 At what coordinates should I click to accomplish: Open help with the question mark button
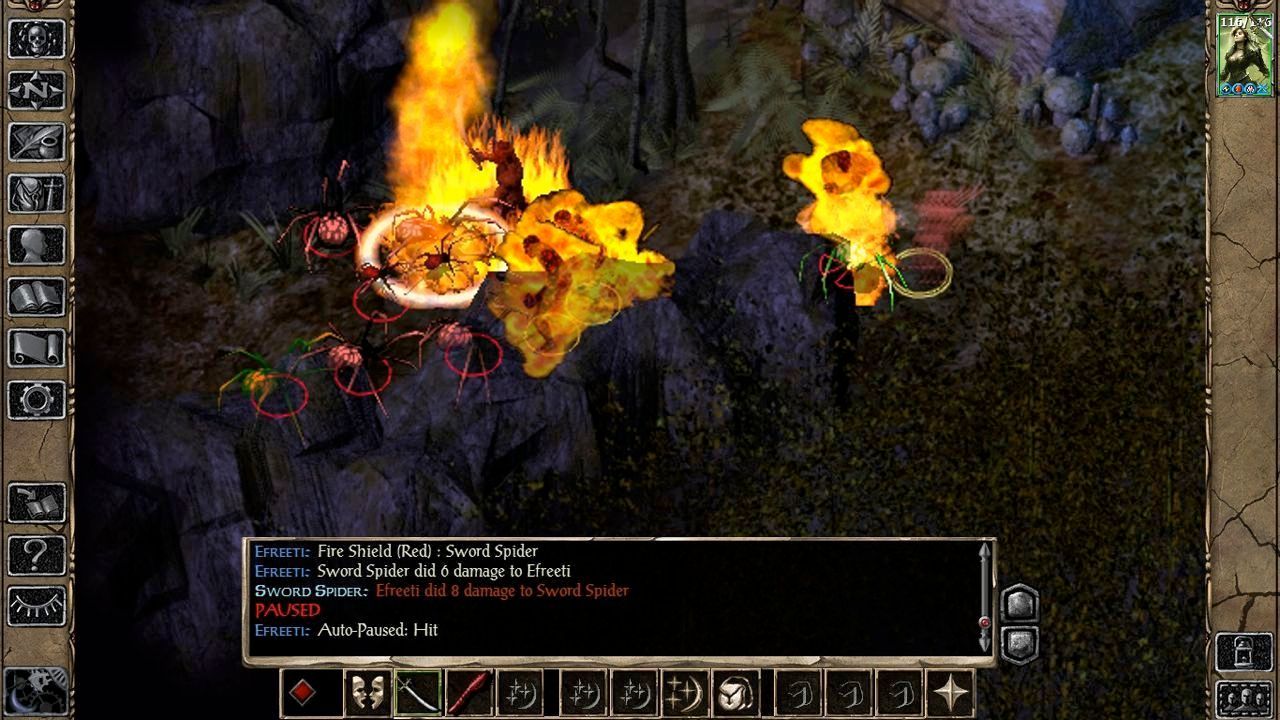click(x=37, y=555)
